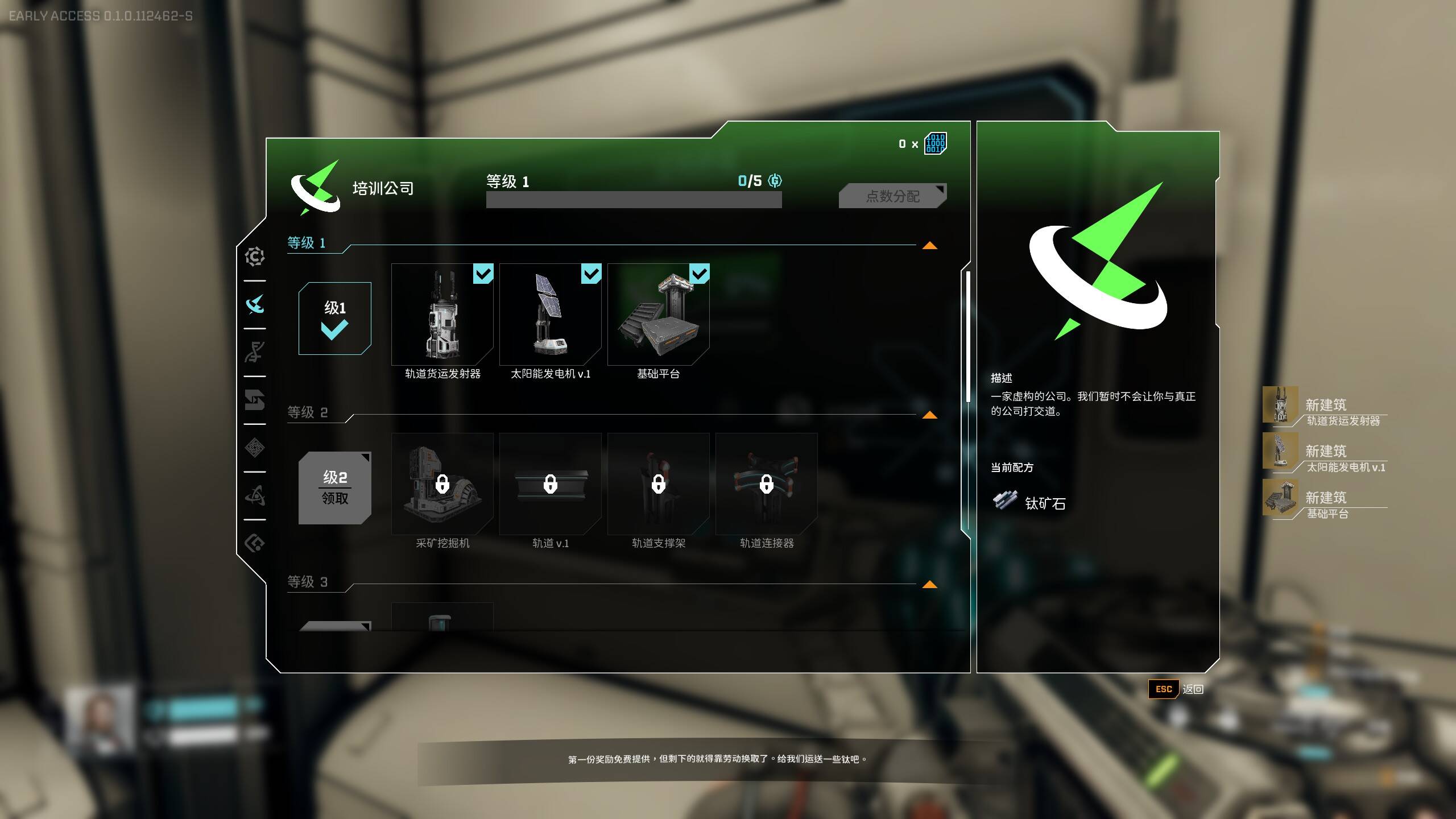Claim the 级2 领取 reward button

point(334,487)
